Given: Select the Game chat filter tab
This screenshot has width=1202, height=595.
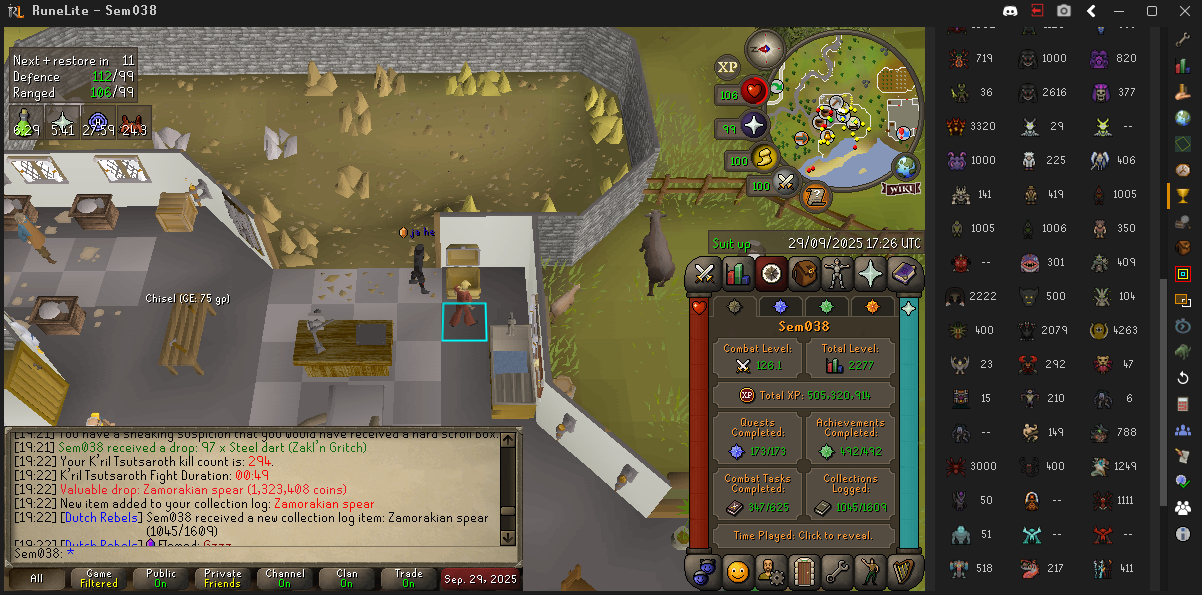Looking at the screenshot, I should click(99, 578).
